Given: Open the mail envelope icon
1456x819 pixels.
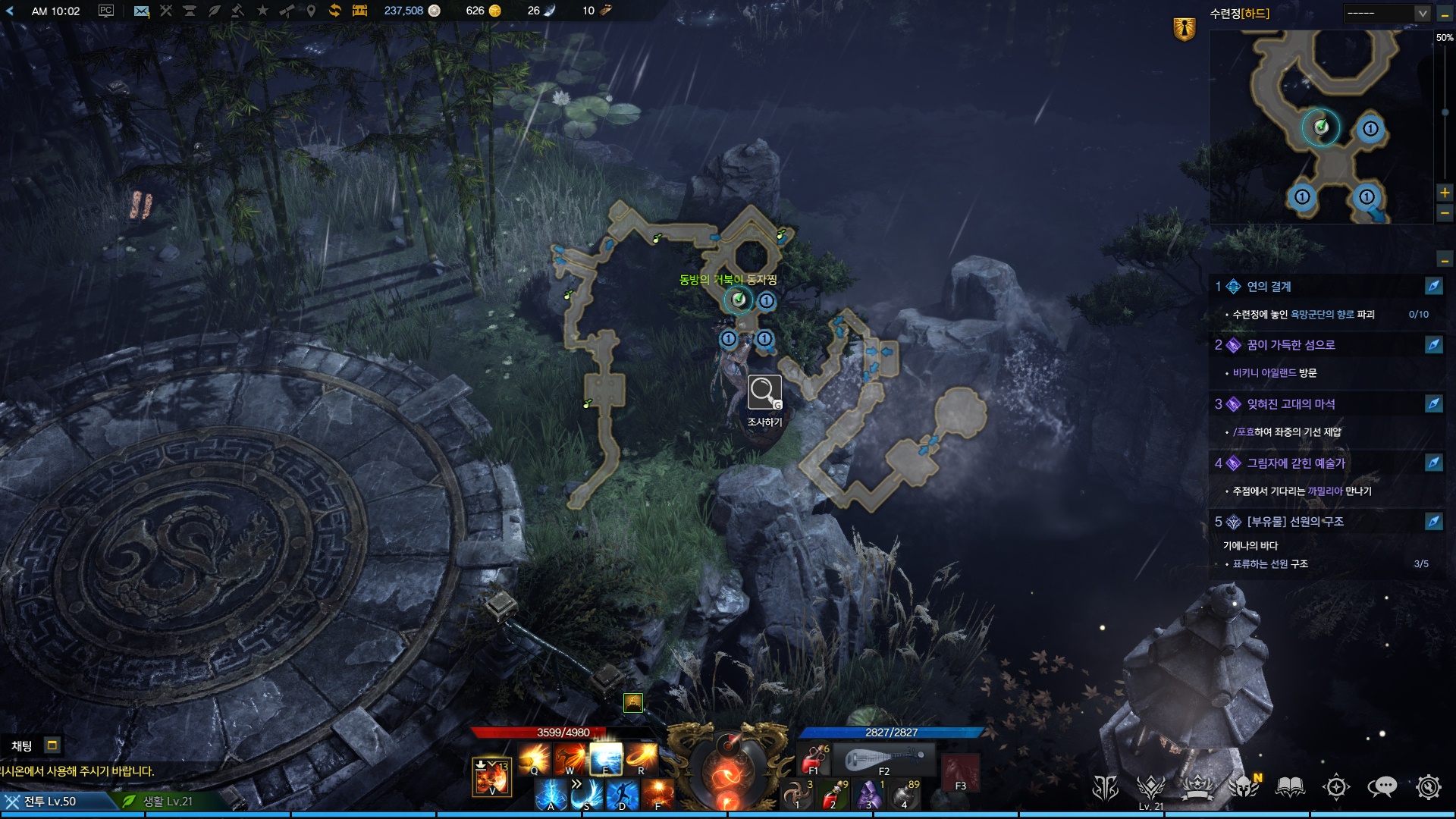Looking at the screenshot, I should [141, 11].
